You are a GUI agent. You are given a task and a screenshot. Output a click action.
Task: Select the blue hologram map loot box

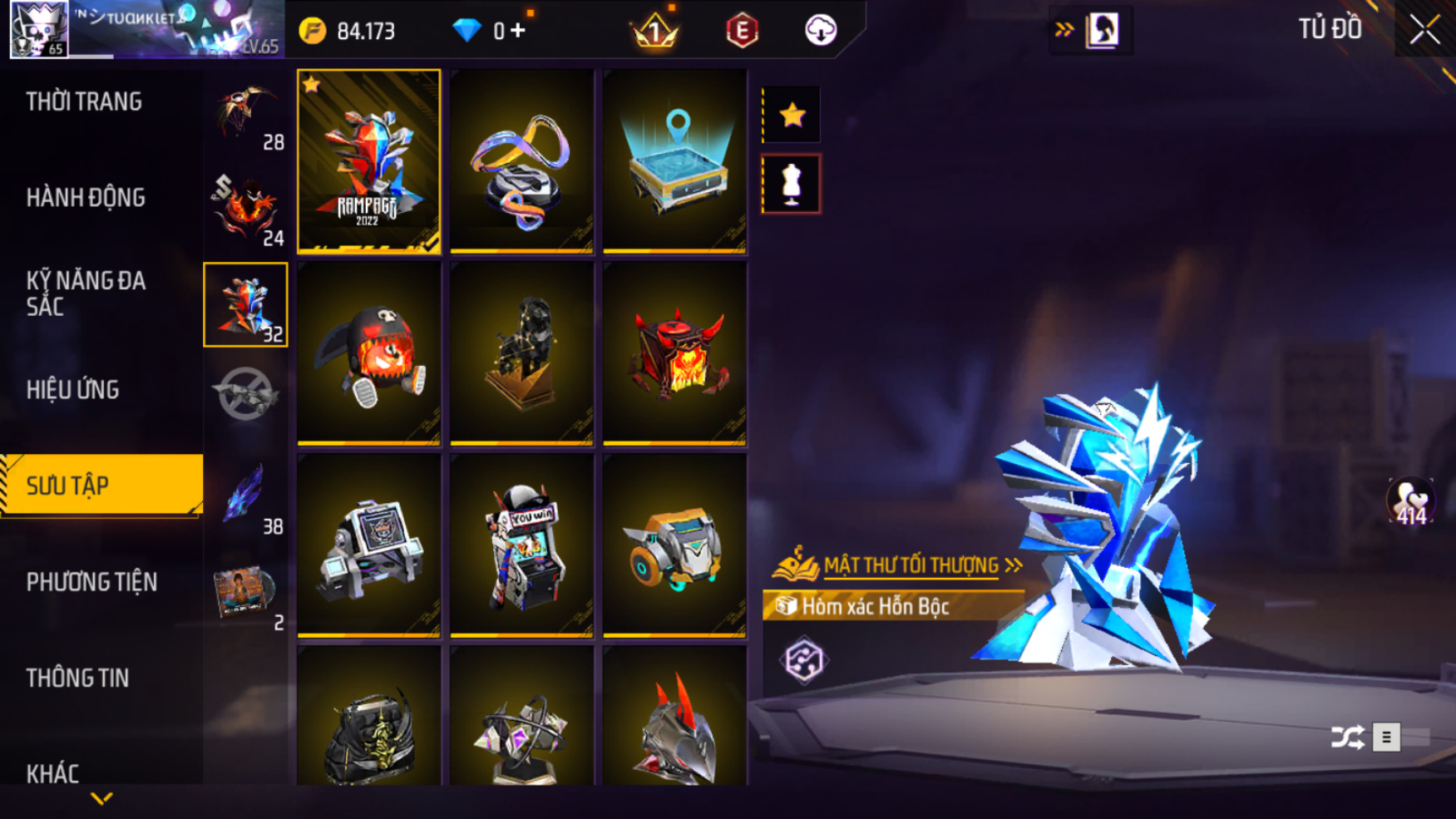[x=674, y=160]
